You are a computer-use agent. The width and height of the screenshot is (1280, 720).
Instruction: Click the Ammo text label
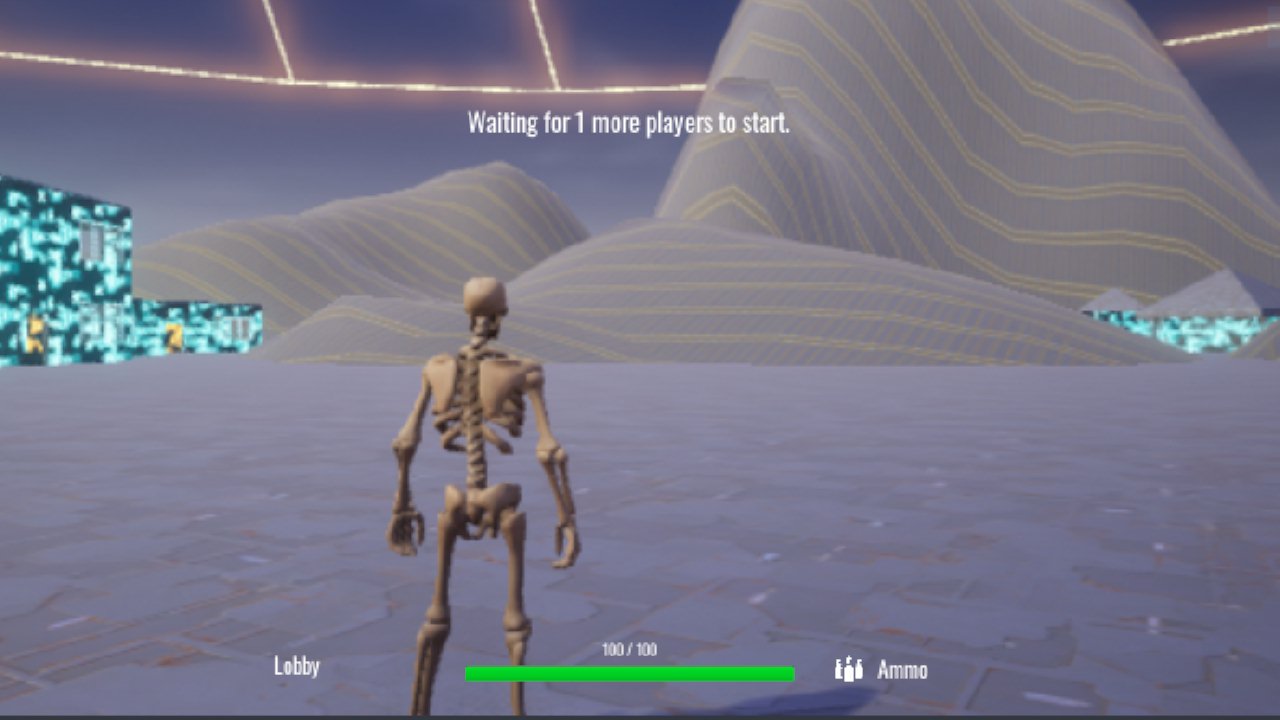click(900, 668)
